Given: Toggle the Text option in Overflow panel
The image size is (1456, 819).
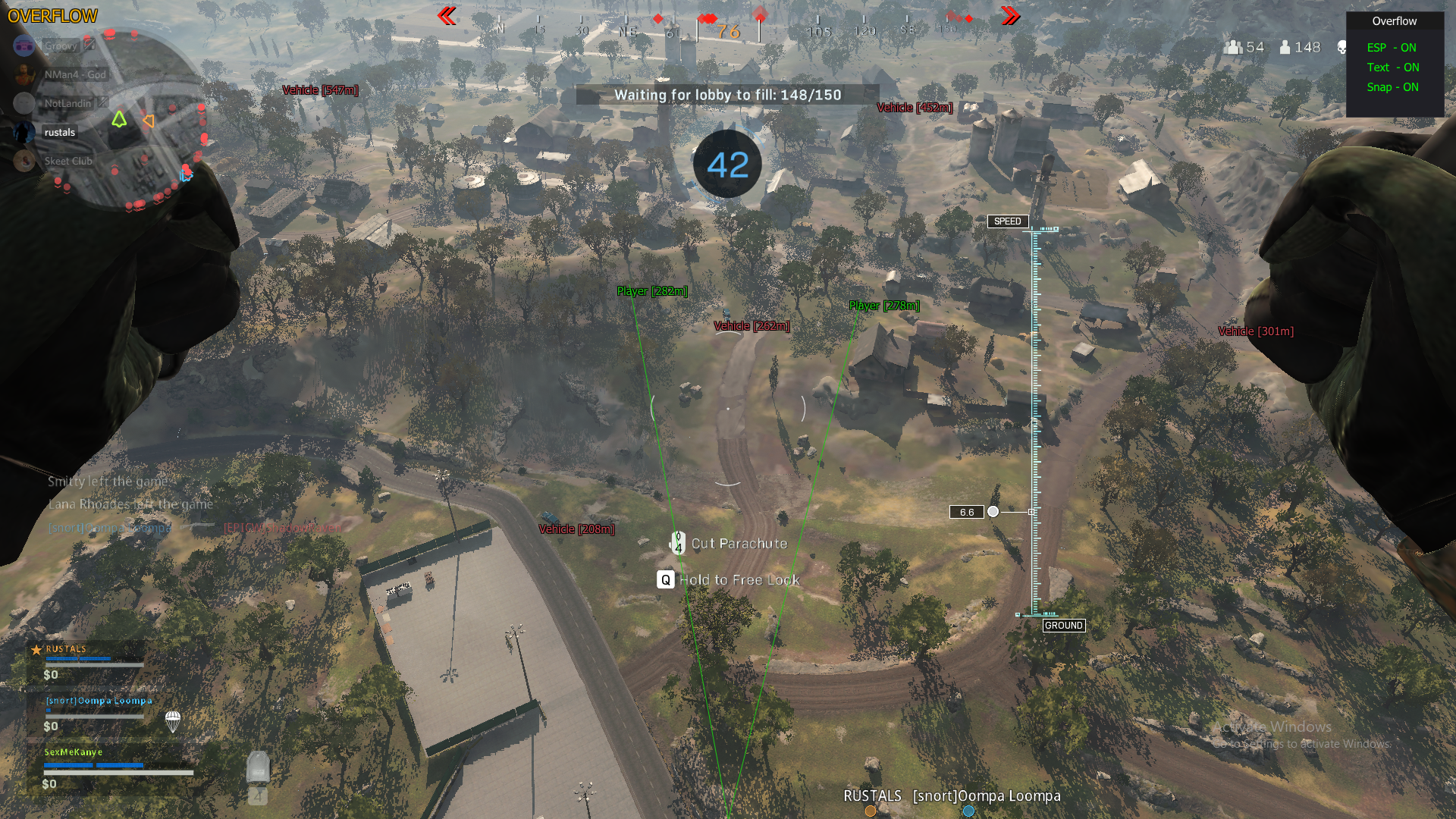Looking at the screenshot, I should tap(1392, 67).
